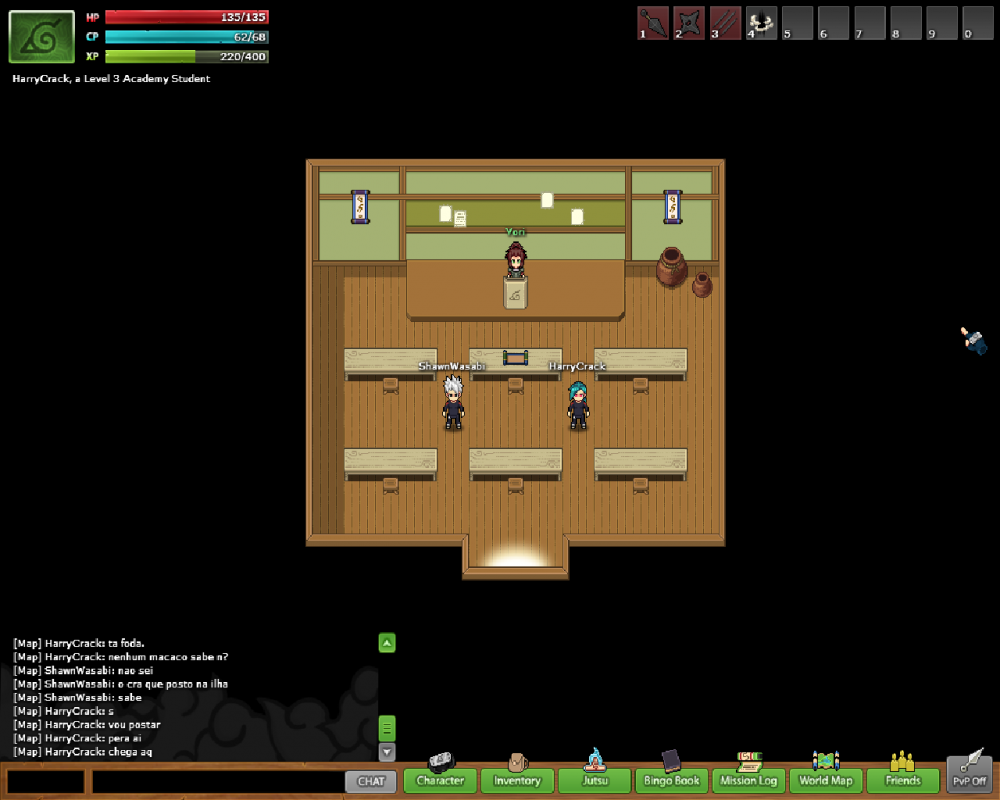This screenshot has height=800, width=1000.
Task: Click the CHAT send button
Action: pyautogui.click(x=370, y=781)
